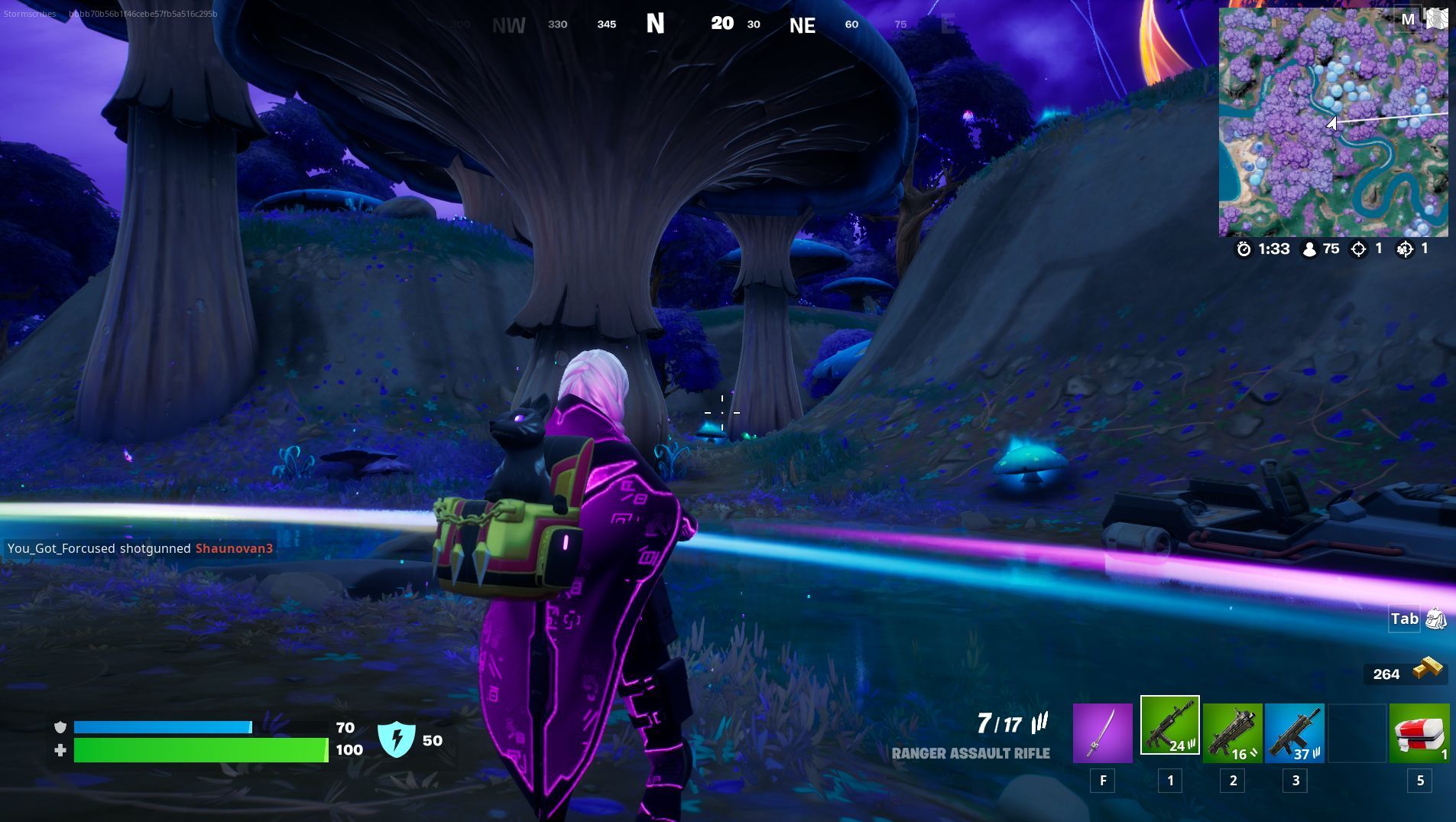Select the eliminations crosshair icon
The width and height of the screenshot is (1456, 822).
point(1359,249)
